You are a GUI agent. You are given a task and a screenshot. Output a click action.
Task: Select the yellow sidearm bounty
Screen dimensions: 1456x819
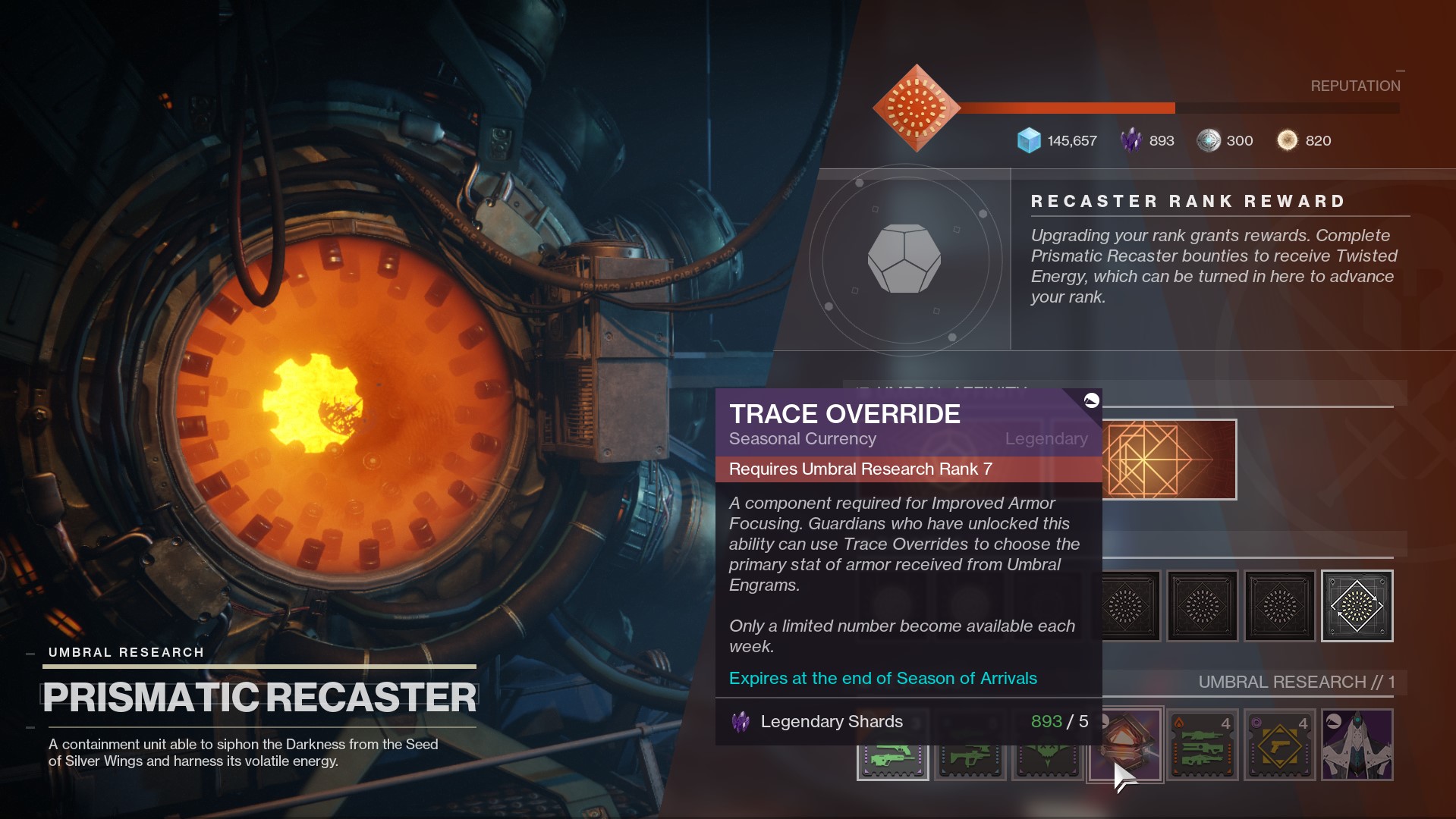point(1280,745)
